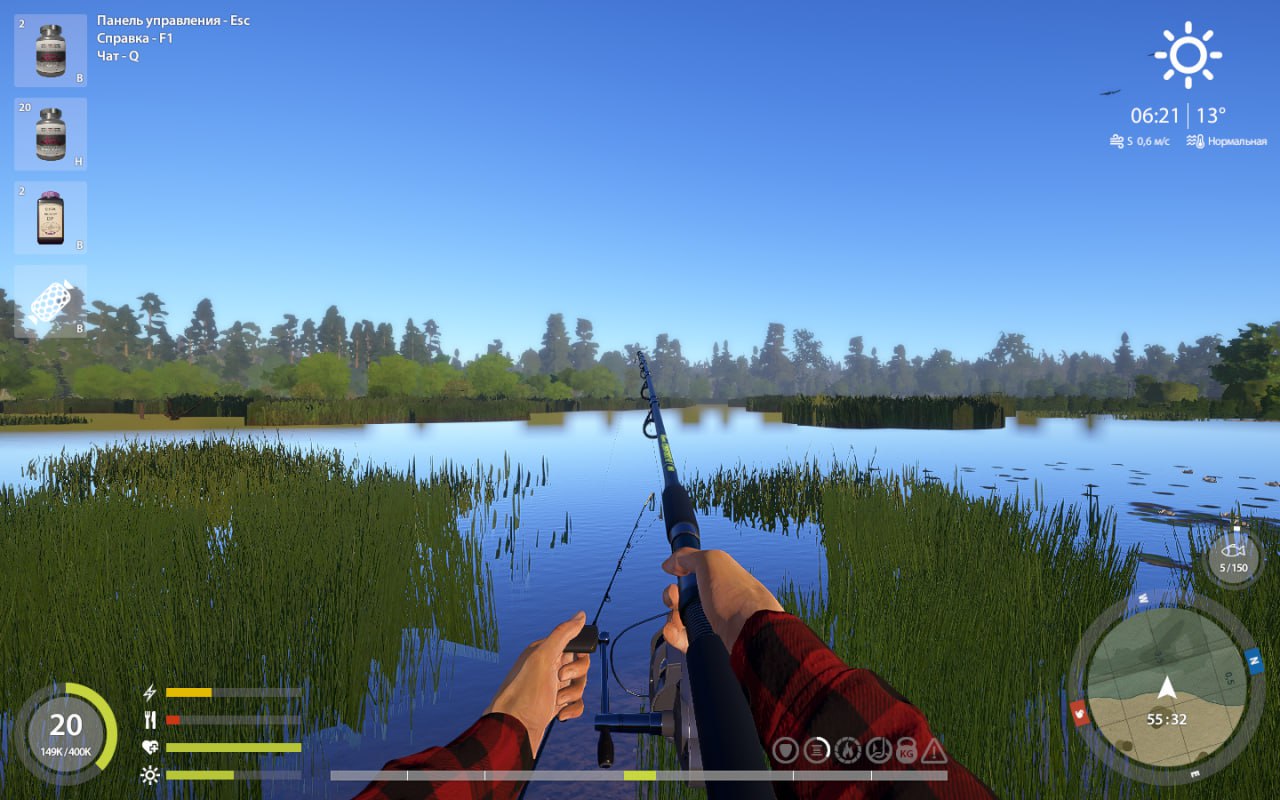Select the jar slot with quantity 20
Viewport: 1280px width, 800px height.
pos(50,134)
